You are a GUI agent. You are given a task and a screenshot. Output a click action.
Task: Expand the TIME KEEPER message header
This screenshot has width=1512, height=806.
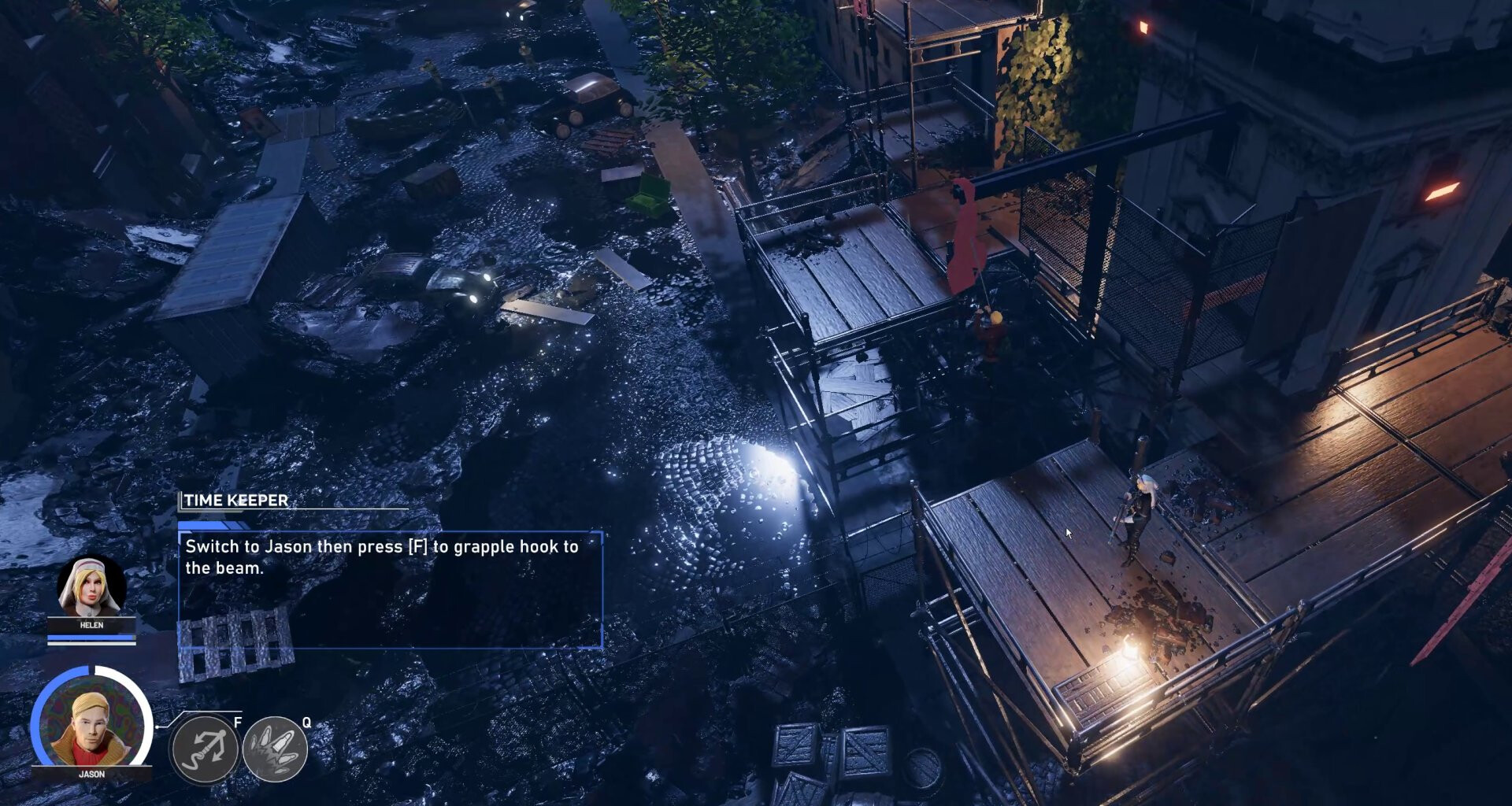click(x=235, y=498)
